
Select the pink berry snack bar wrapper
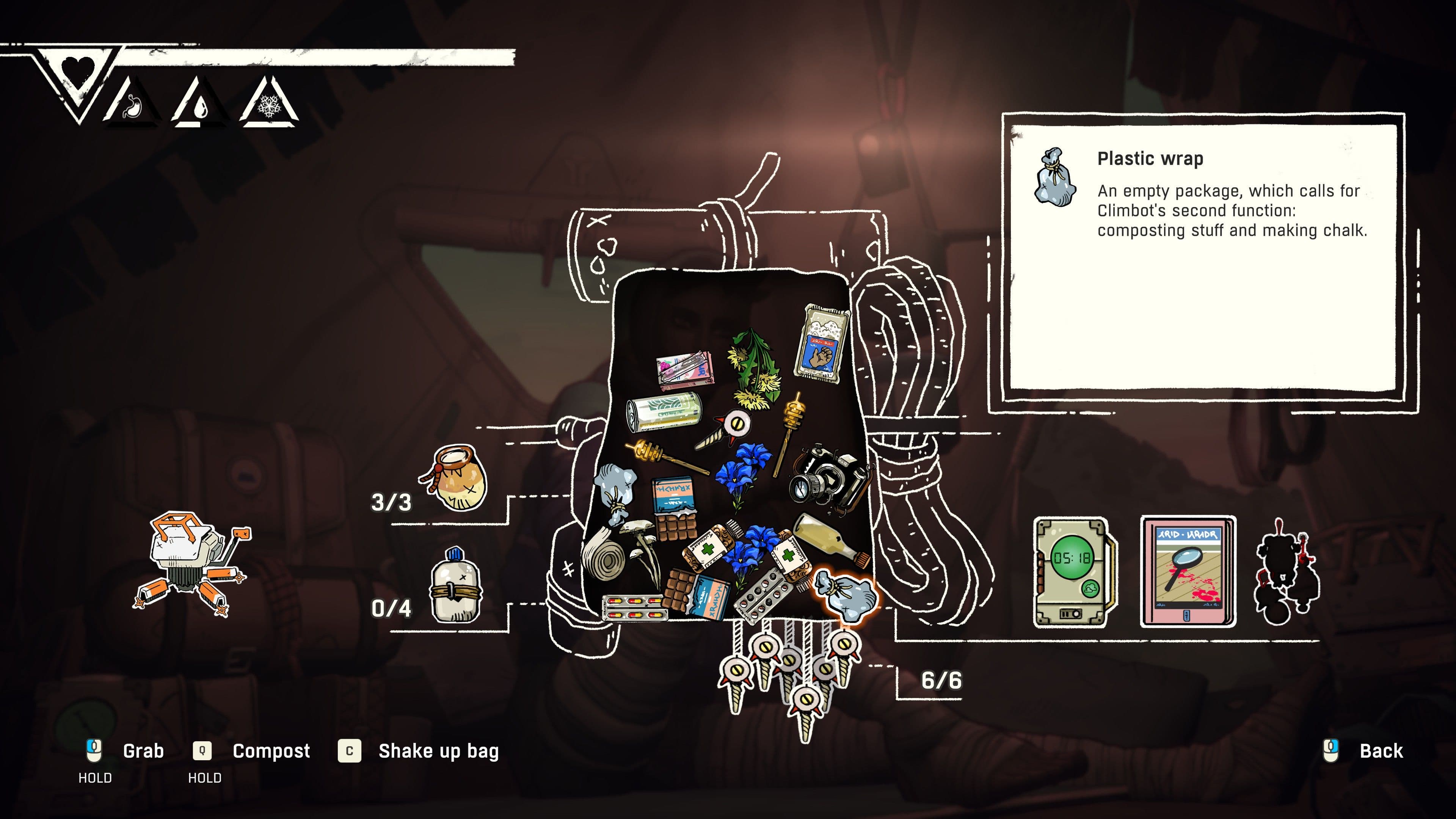[x=684, y=370]
